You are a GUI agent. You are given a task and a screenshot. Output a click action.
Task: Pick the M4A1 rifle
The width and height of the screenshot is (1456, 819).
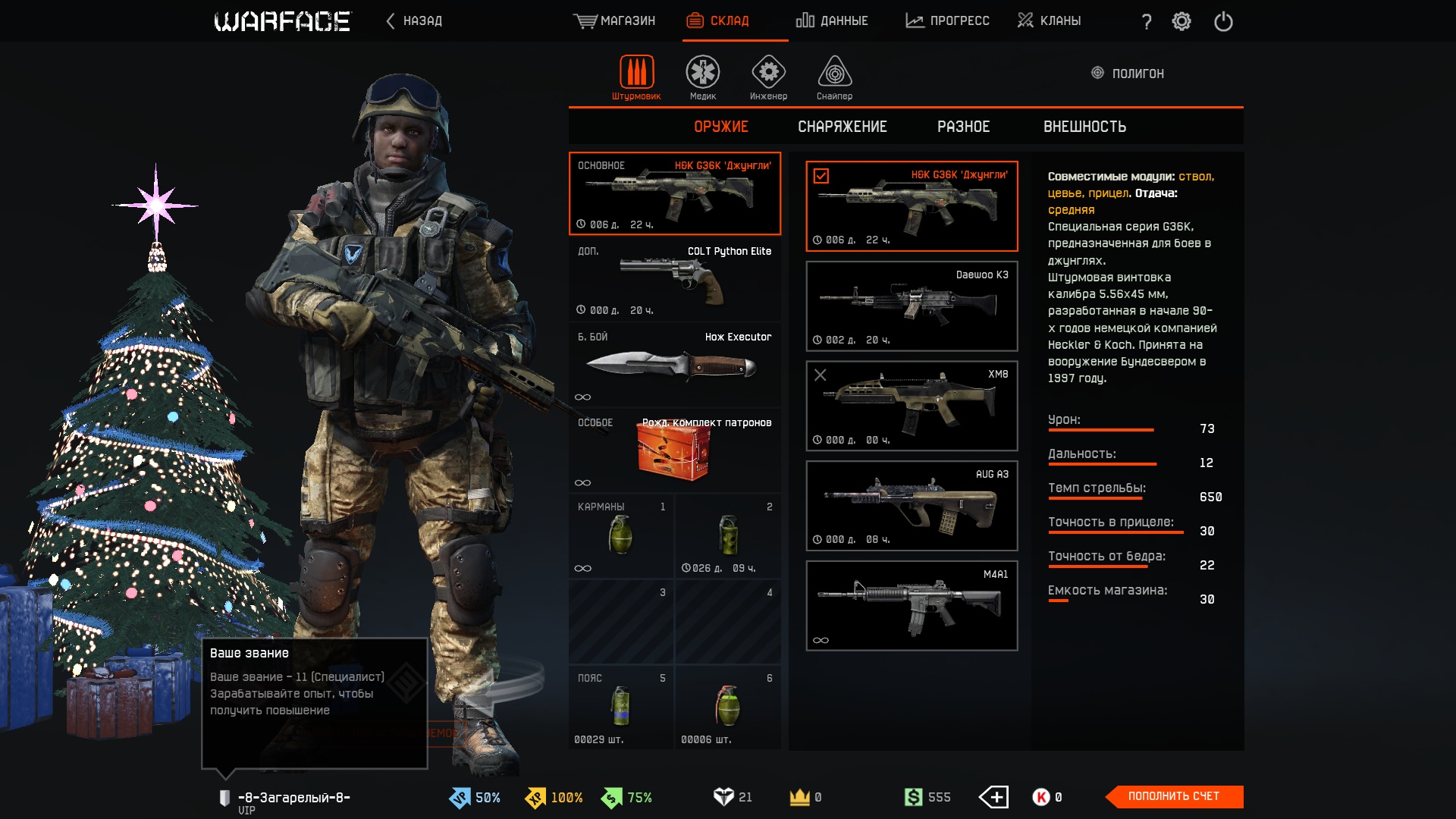912,605
